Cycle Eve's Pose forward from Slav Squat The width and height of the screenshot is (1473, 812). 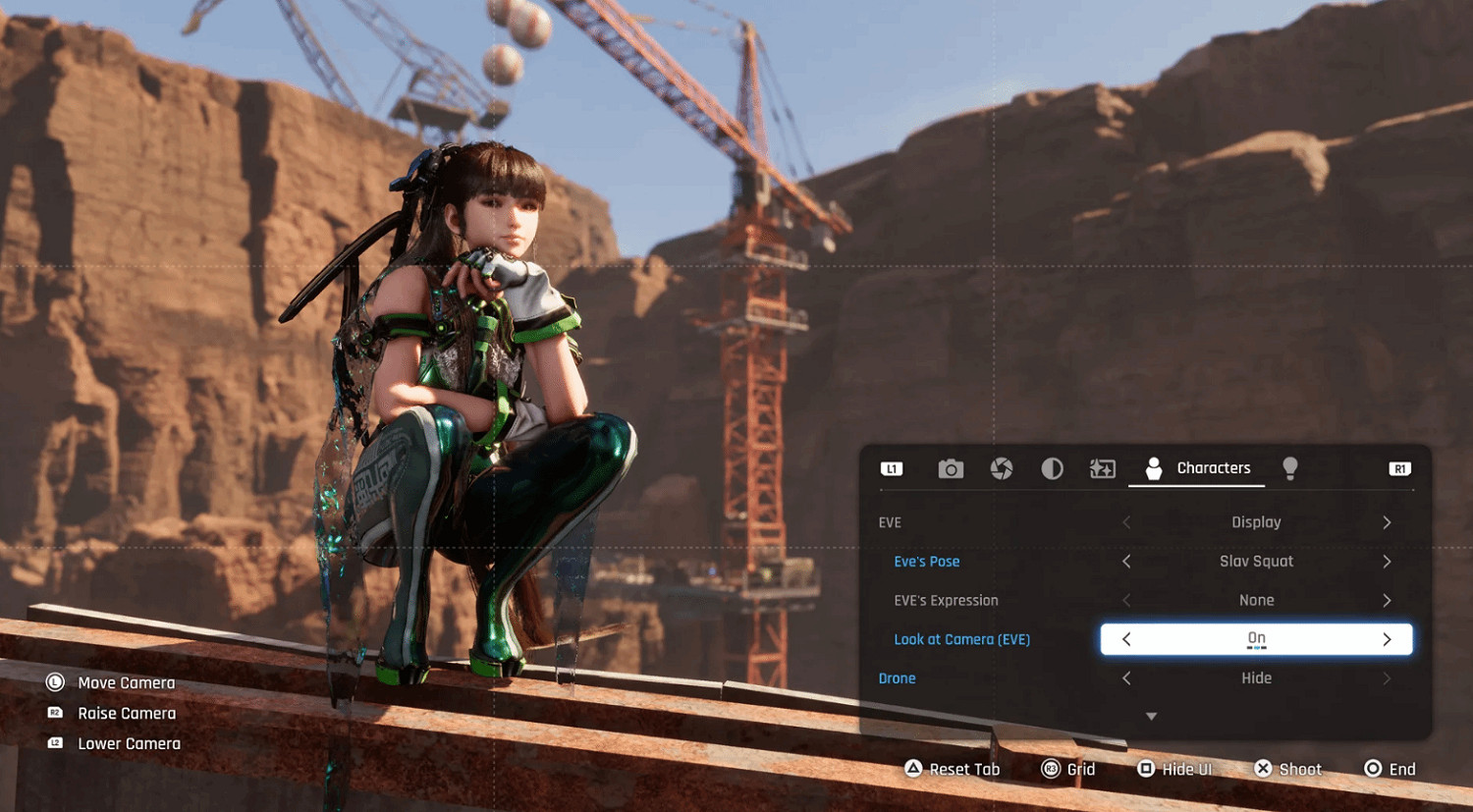(x=1387, y=562)
